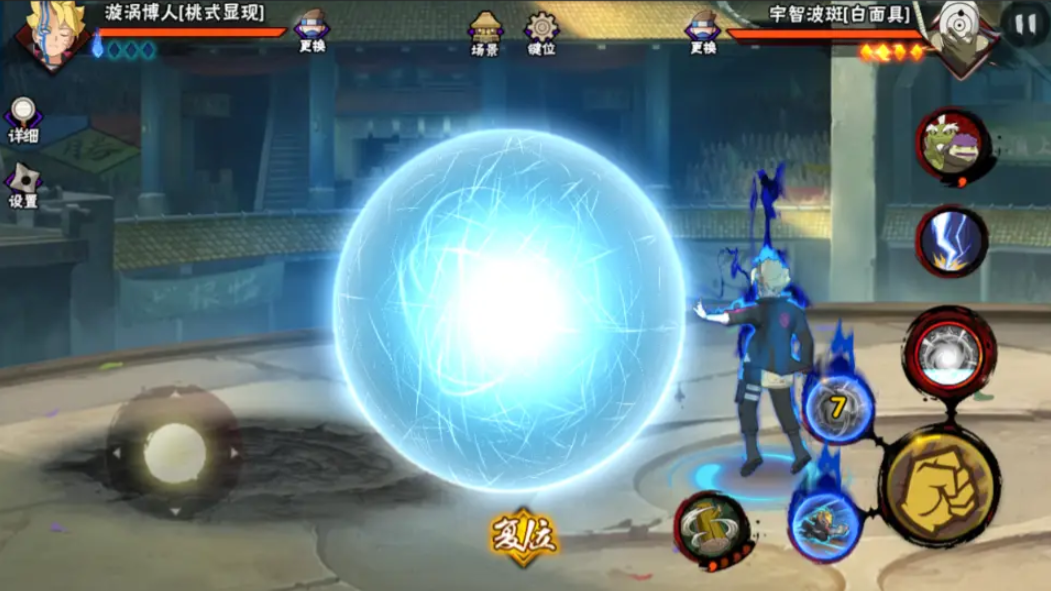Open the 详细 details panel
Image resolution: width=1051 pixels, height=591 pixels.
[x=22, y=119]
